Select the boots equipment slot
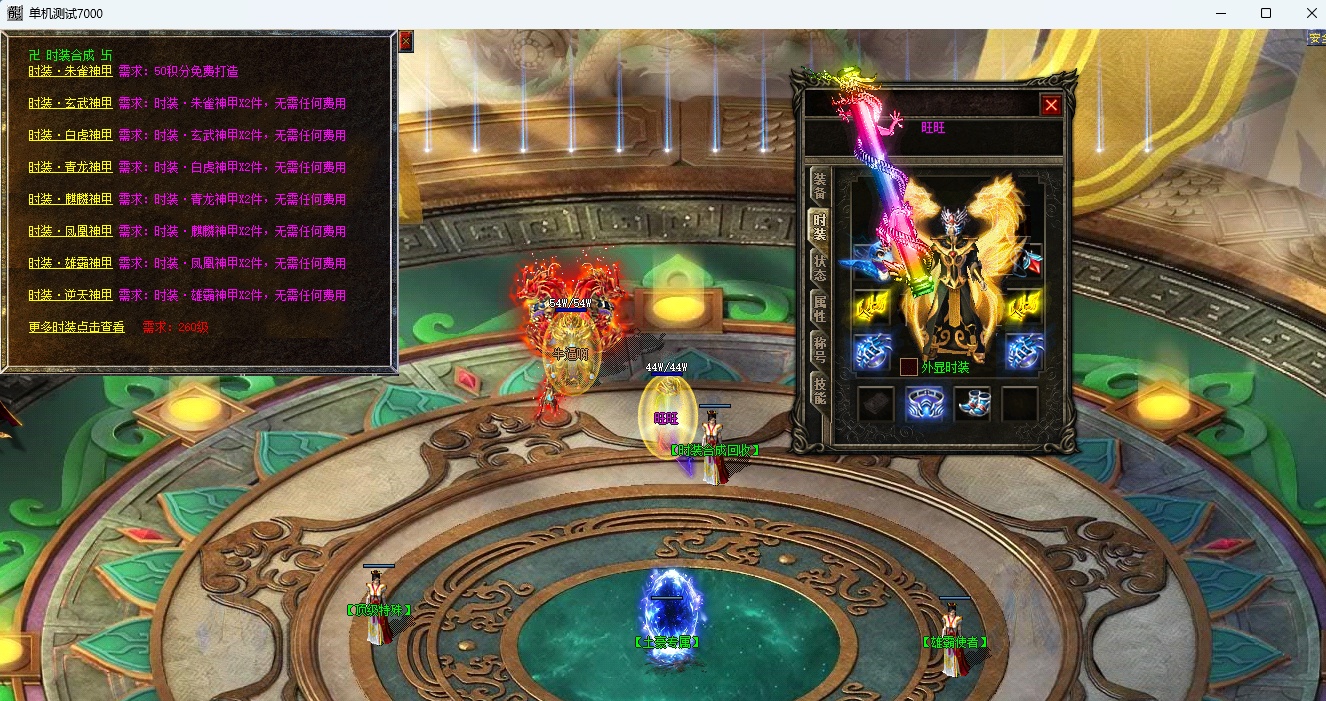This screenshot has width=1326, height=701. [x=972, y=404]
